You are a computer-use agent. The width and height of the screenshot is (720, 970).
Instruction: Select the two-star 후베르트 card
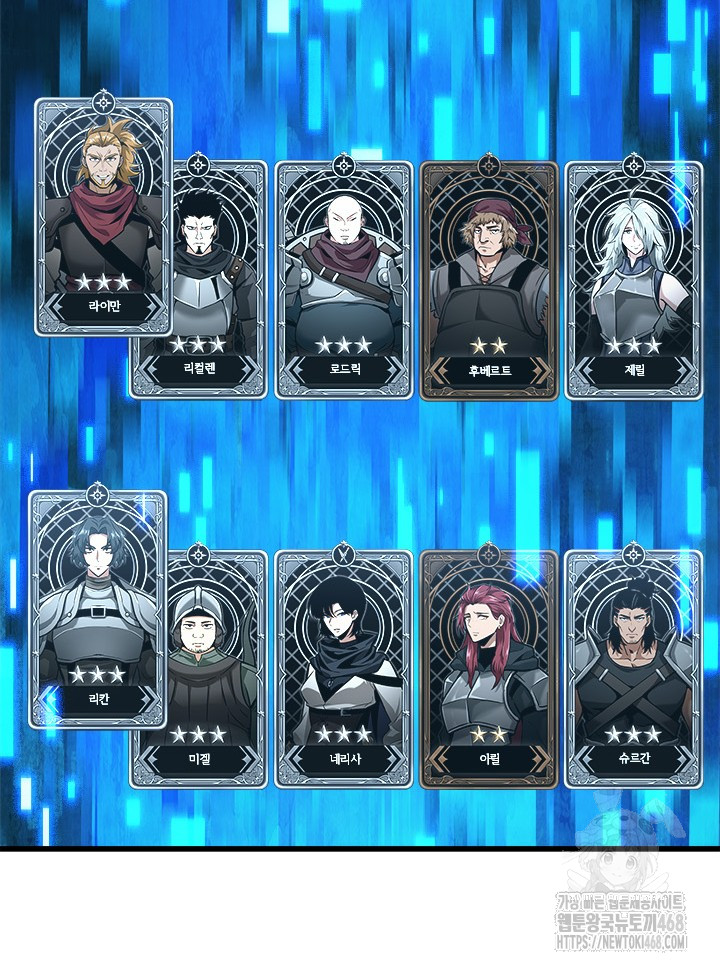(489, 280)
